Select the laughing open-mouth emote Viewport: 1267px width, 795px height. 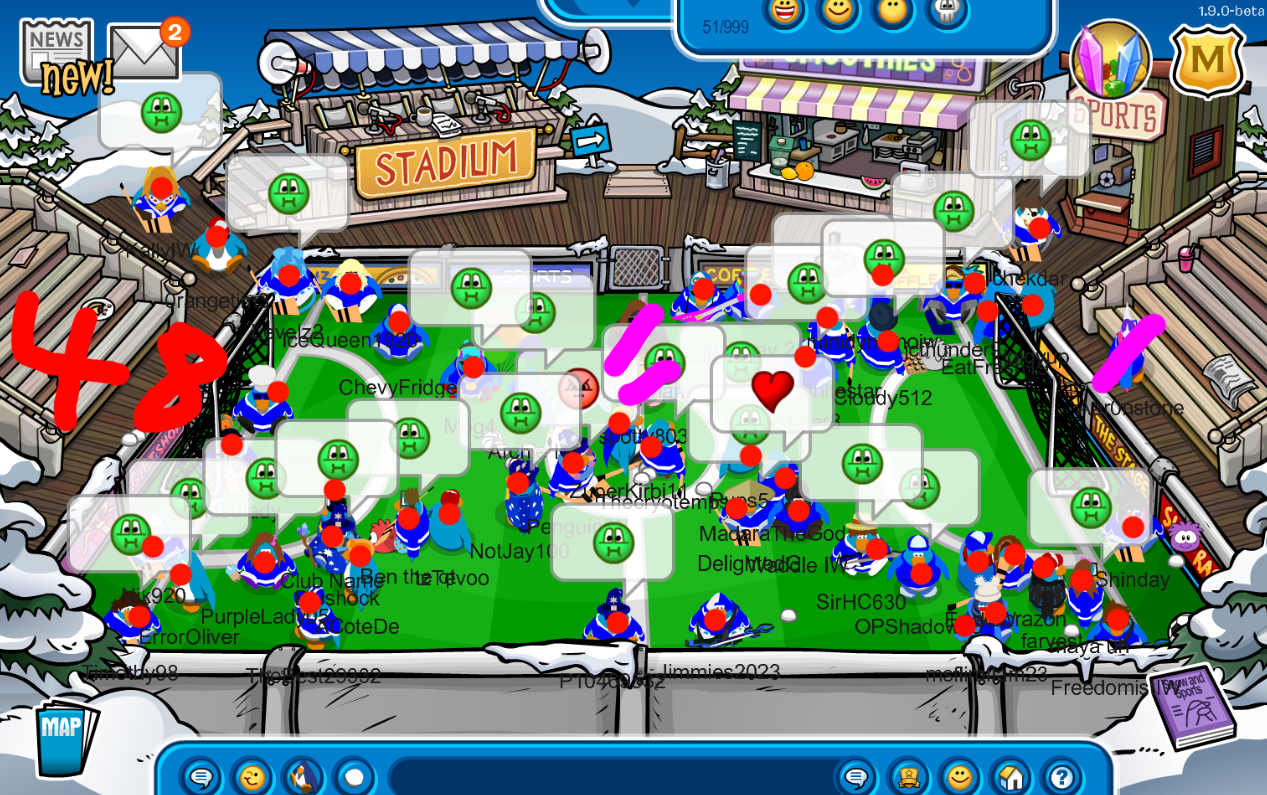click(785, 11)
